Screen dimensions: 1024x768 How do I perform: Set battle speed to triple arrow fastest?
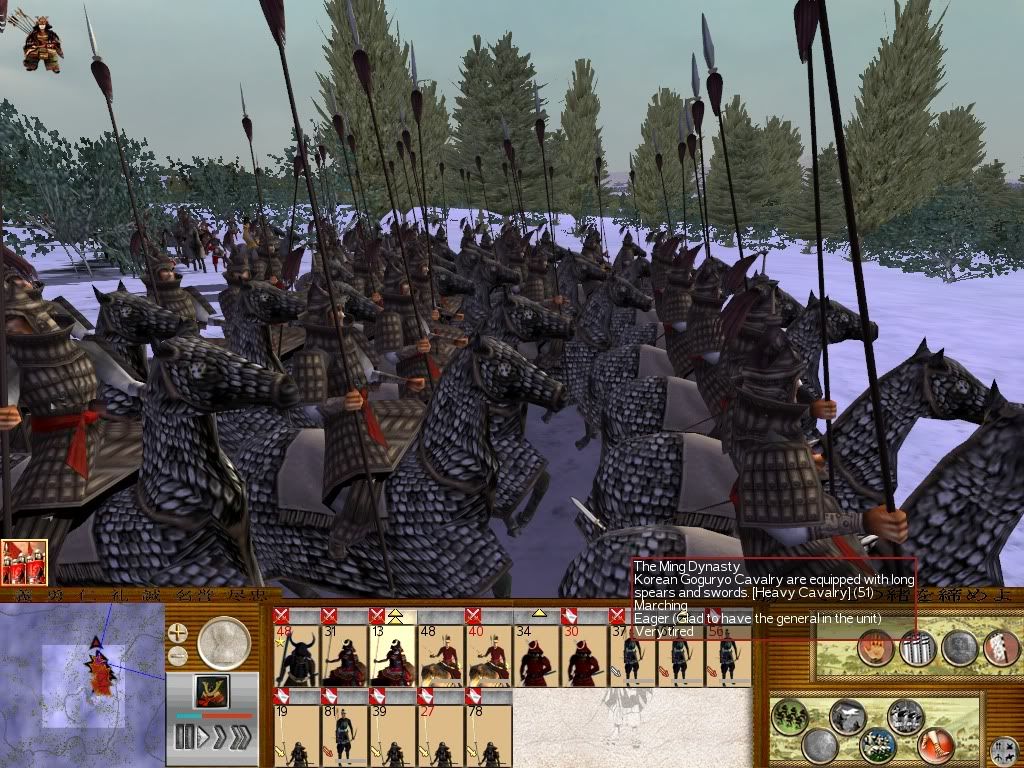(x=241, y=739)
